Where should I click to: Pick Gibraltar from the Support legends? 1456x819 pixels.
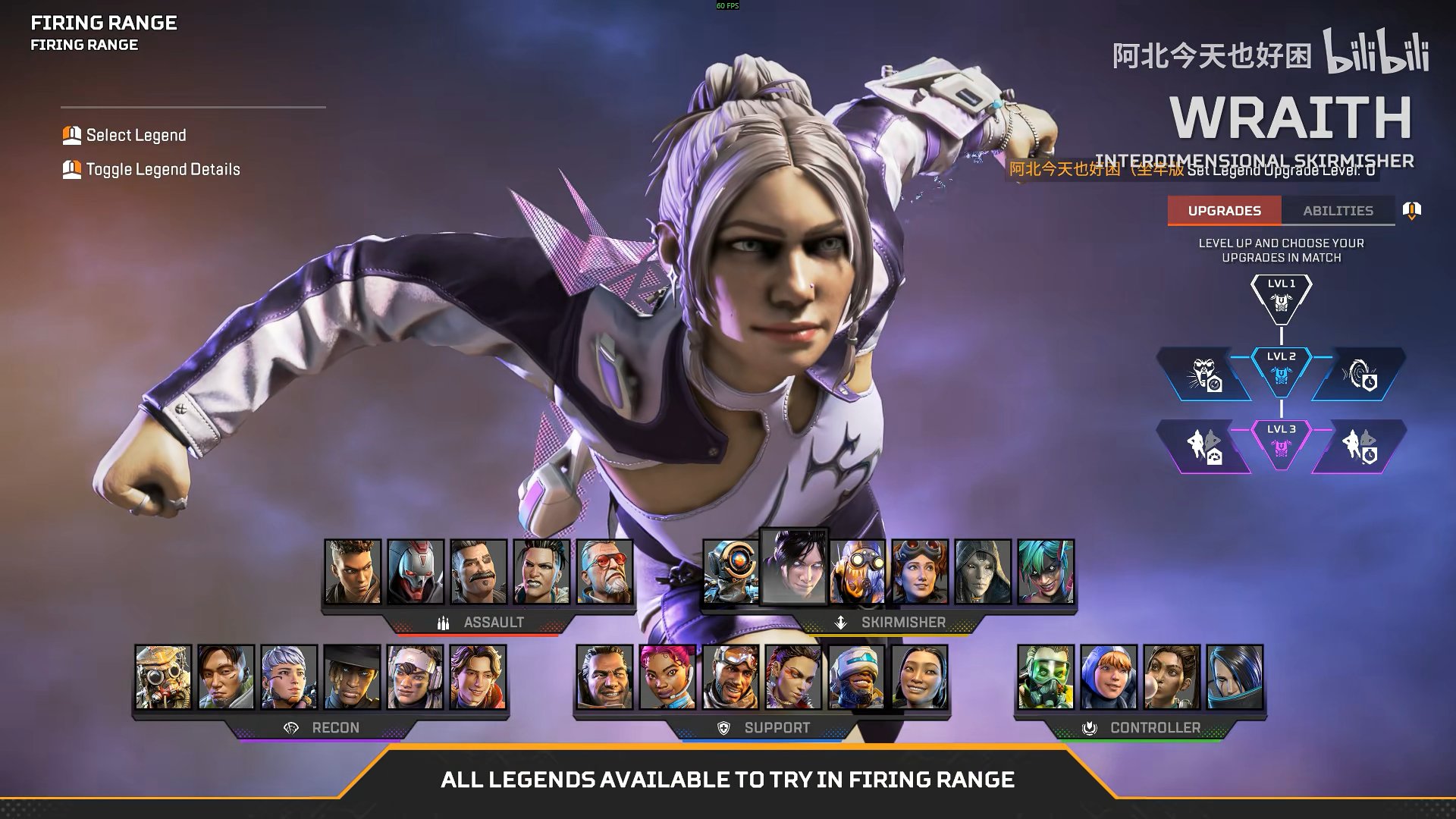pyautogui.click(x=604, y=677)
